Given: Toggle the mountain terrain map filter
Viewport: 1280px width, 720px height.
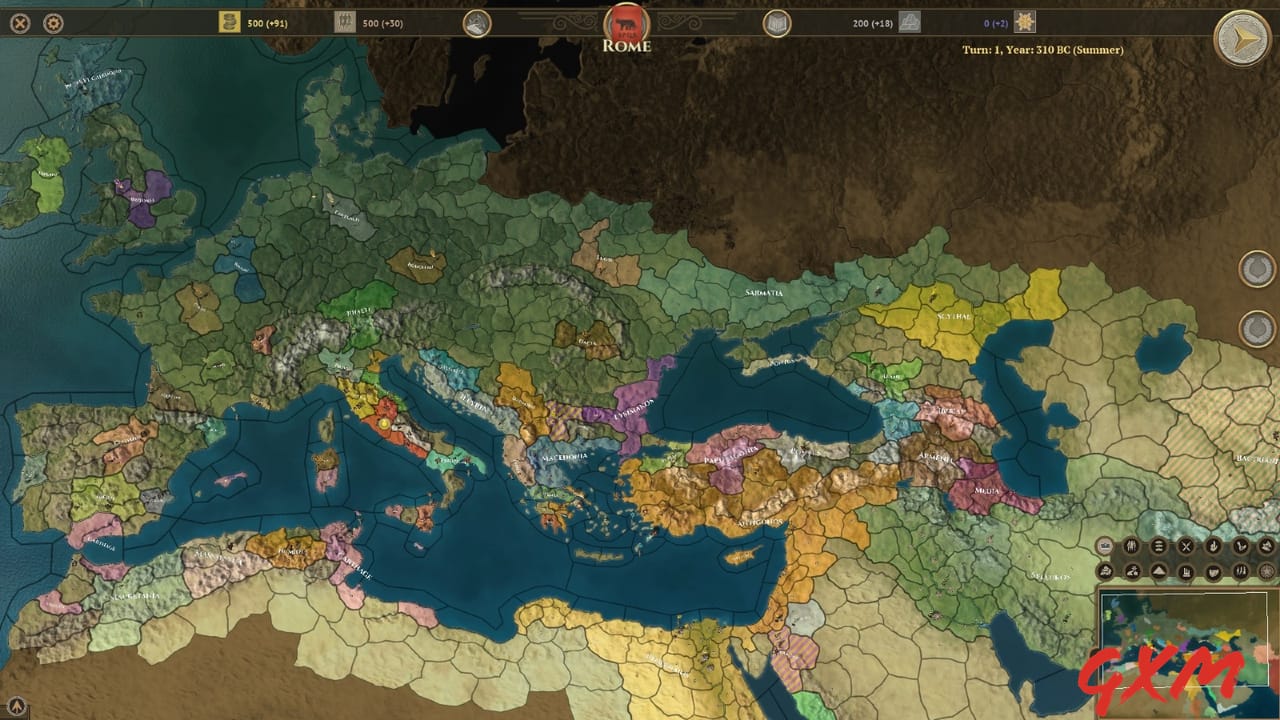Looking at the screenshot, I should [x=1159, y=571].
